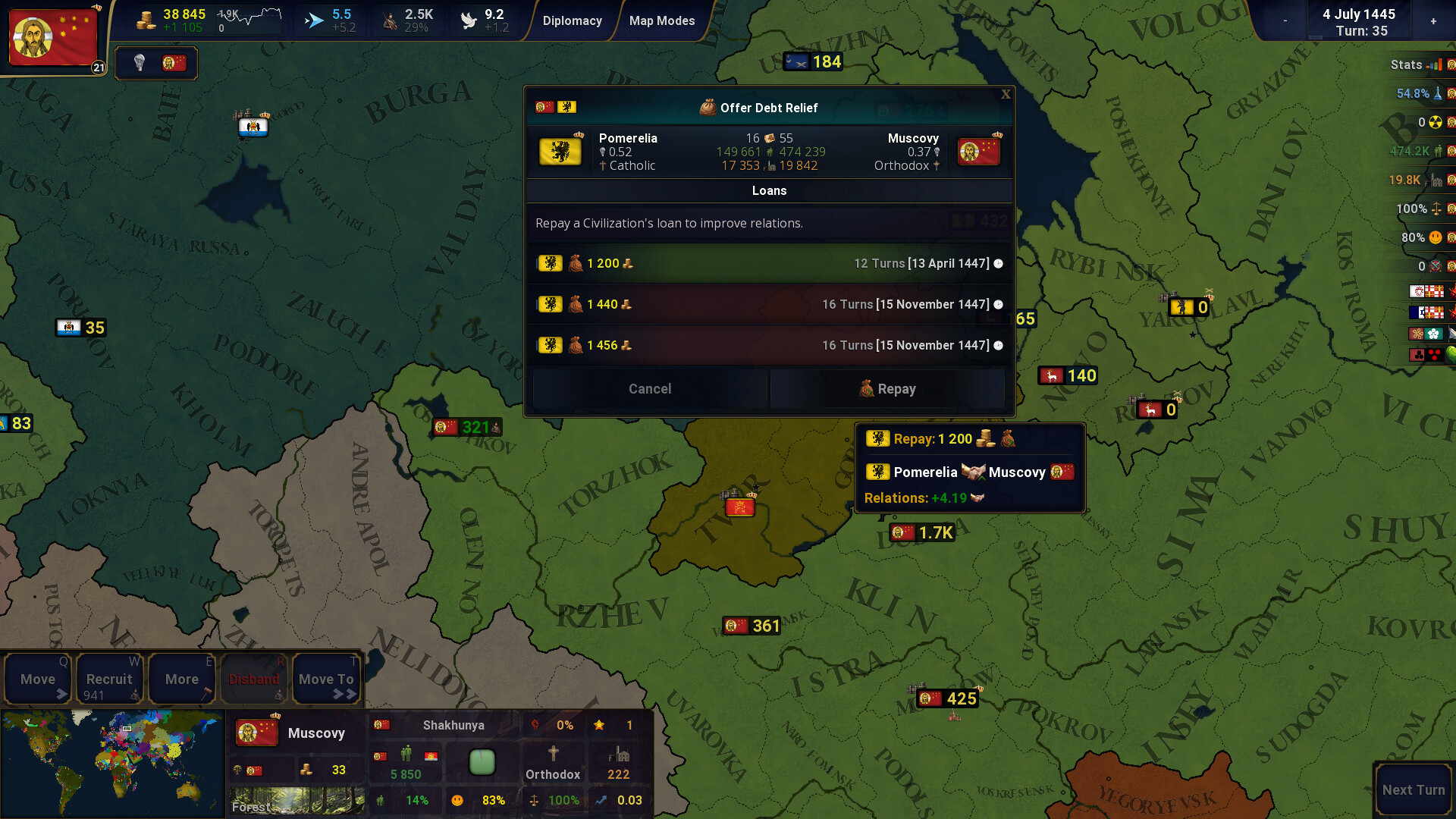Select the Muscovy leader flag portrait top-left

(x=52, y=37)
